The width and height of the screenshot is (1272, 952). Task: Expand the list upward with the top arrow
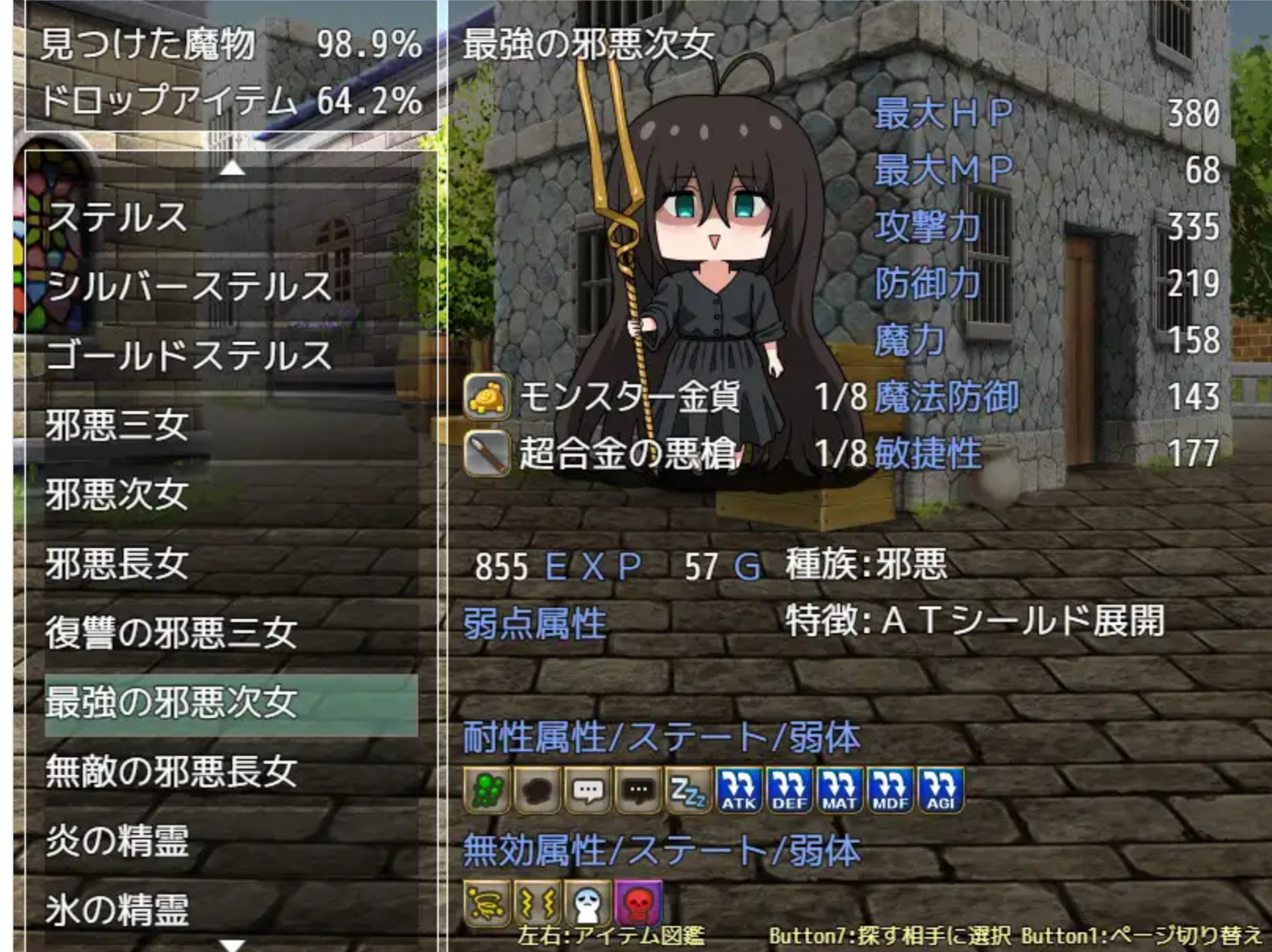click(231, 167)
